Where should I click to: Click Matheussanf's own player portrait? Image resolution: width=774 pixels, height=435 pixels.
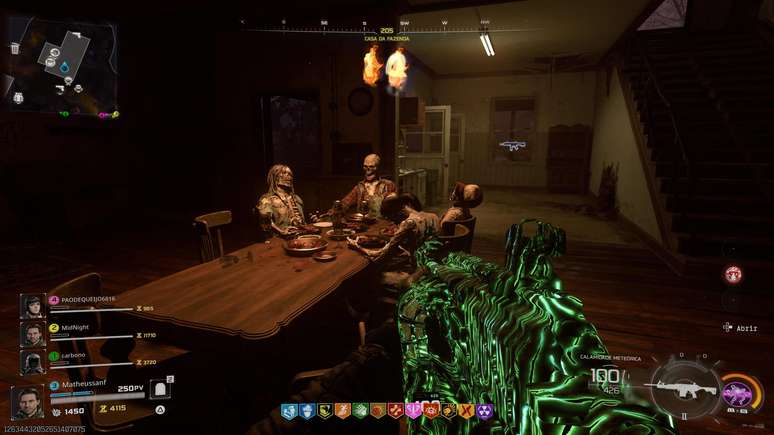tap(27, 402)
